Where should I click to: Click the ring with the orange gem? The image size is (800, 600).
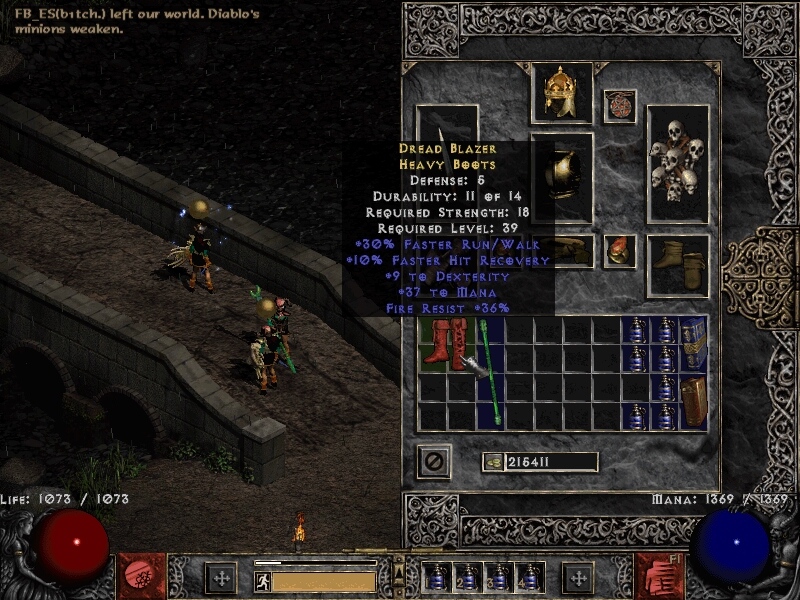tap(620, 250)
